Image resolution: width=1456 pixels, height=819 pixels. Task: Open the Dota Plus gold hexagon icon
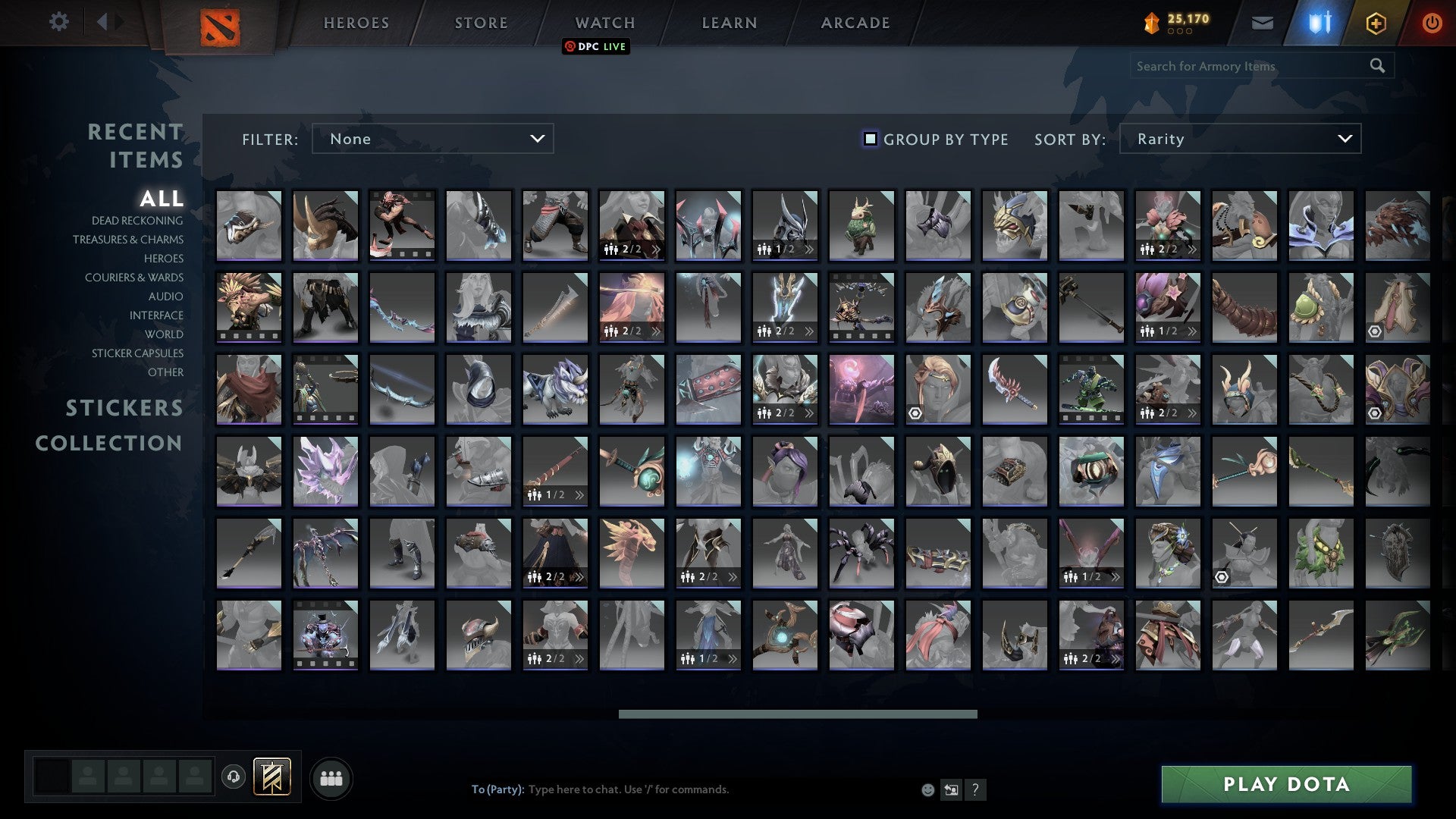pyautogui.click(x=1378, y=24)
